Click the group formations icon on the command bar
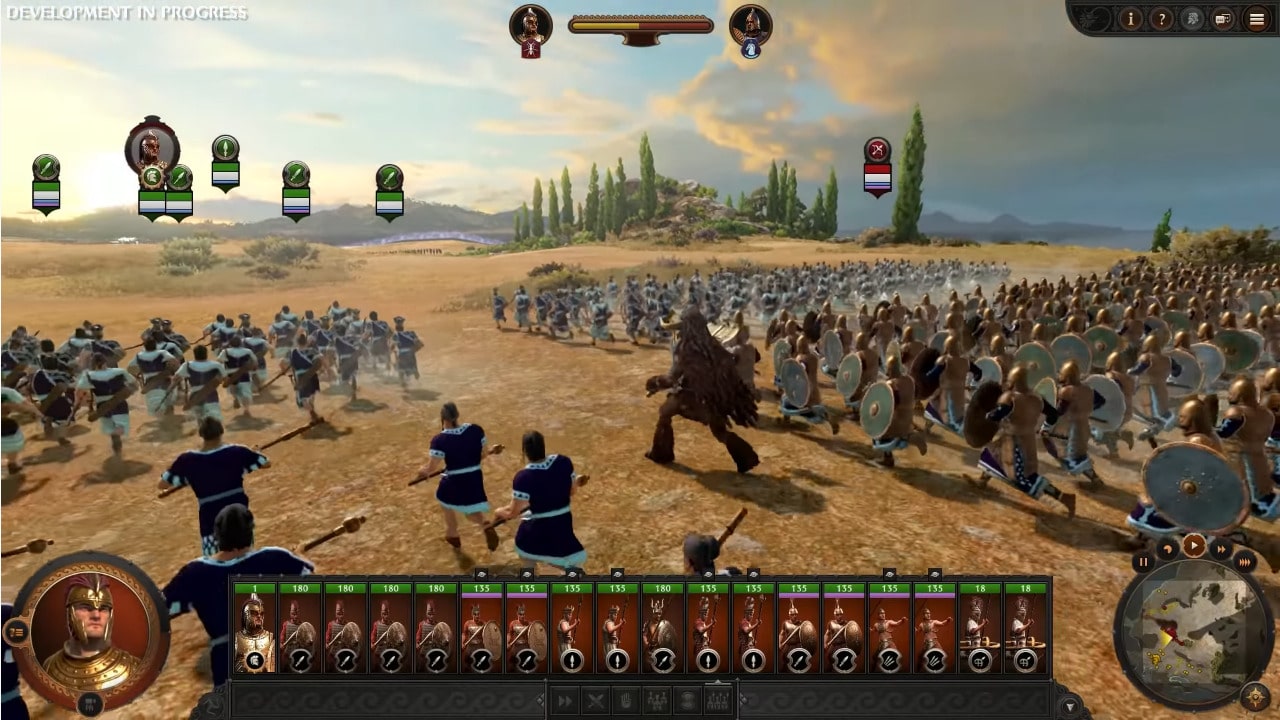1280x720 pixels. tap(659, 700)
